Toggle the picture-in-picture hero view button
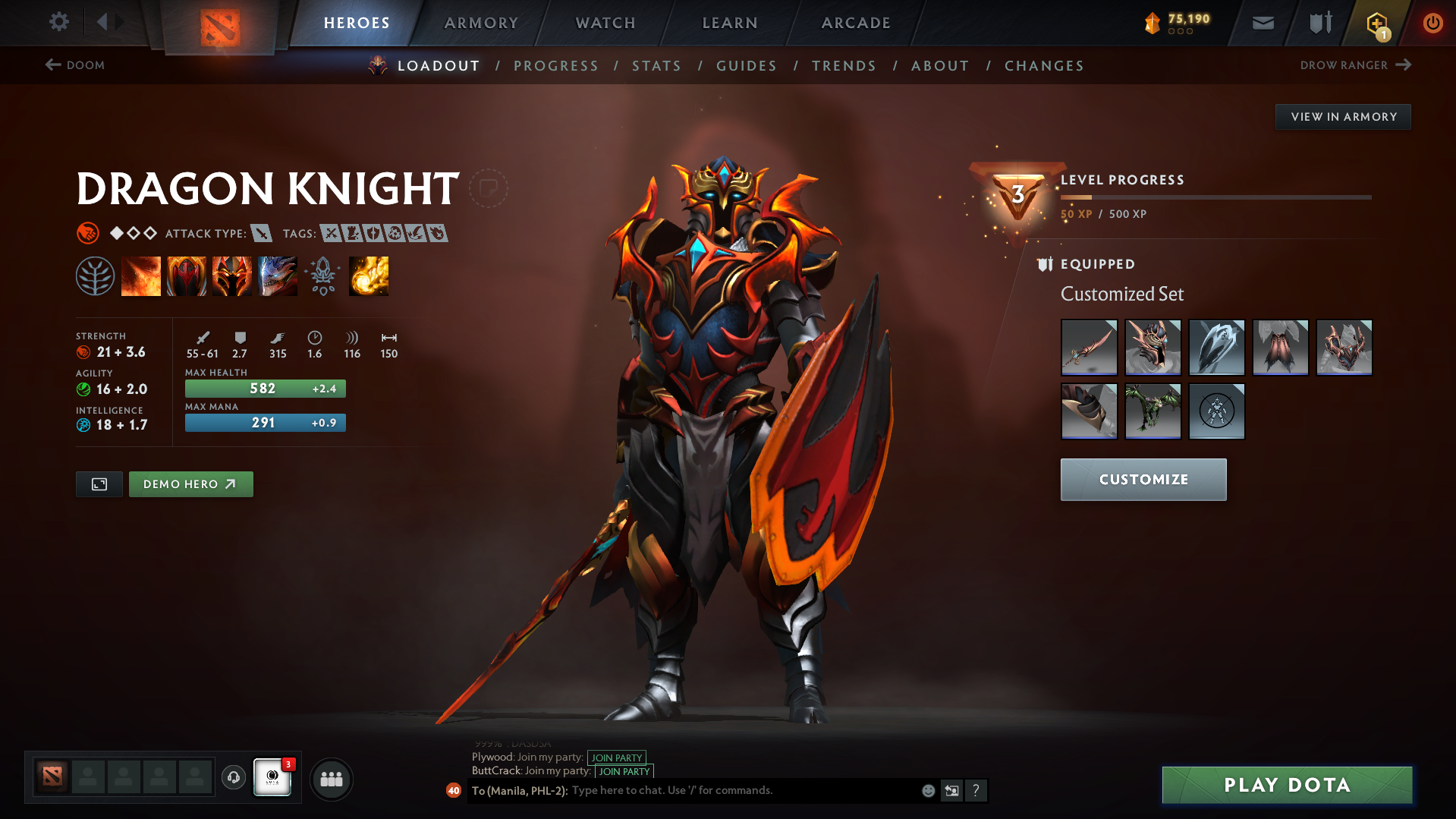1456x819 pixels. coord(99,484)
